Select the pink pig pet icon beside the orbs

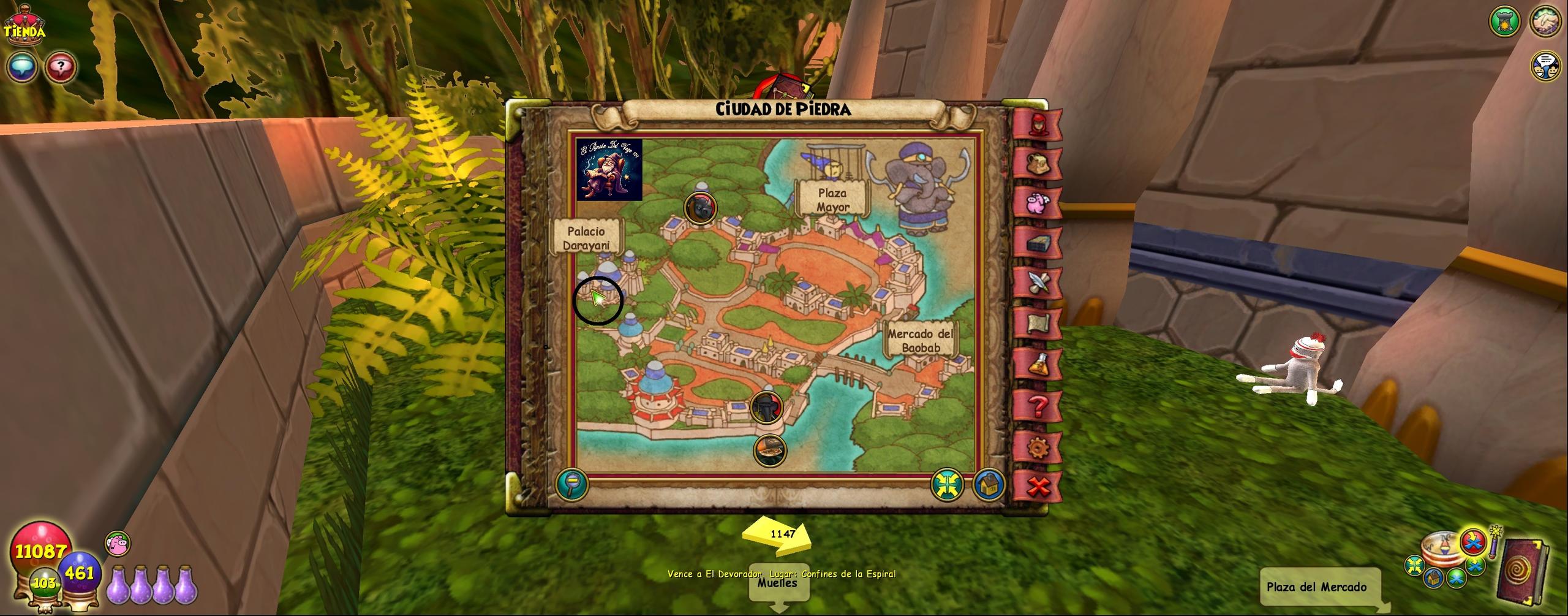[x=118, y=544]
